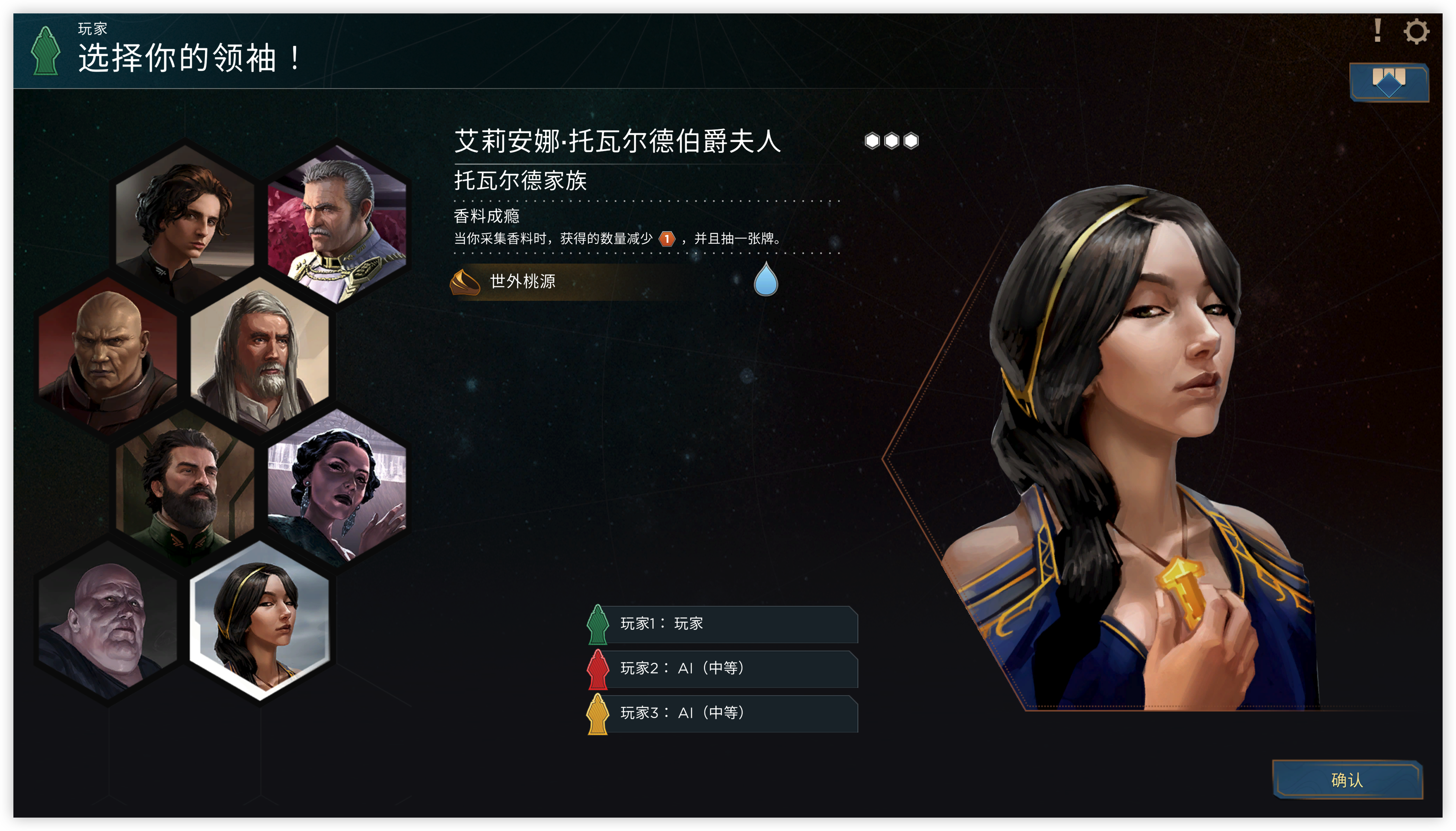Open the gear settings menu
This screenshot has width=1456, height=831.
pyautogui.click(x=1416, y=31)
